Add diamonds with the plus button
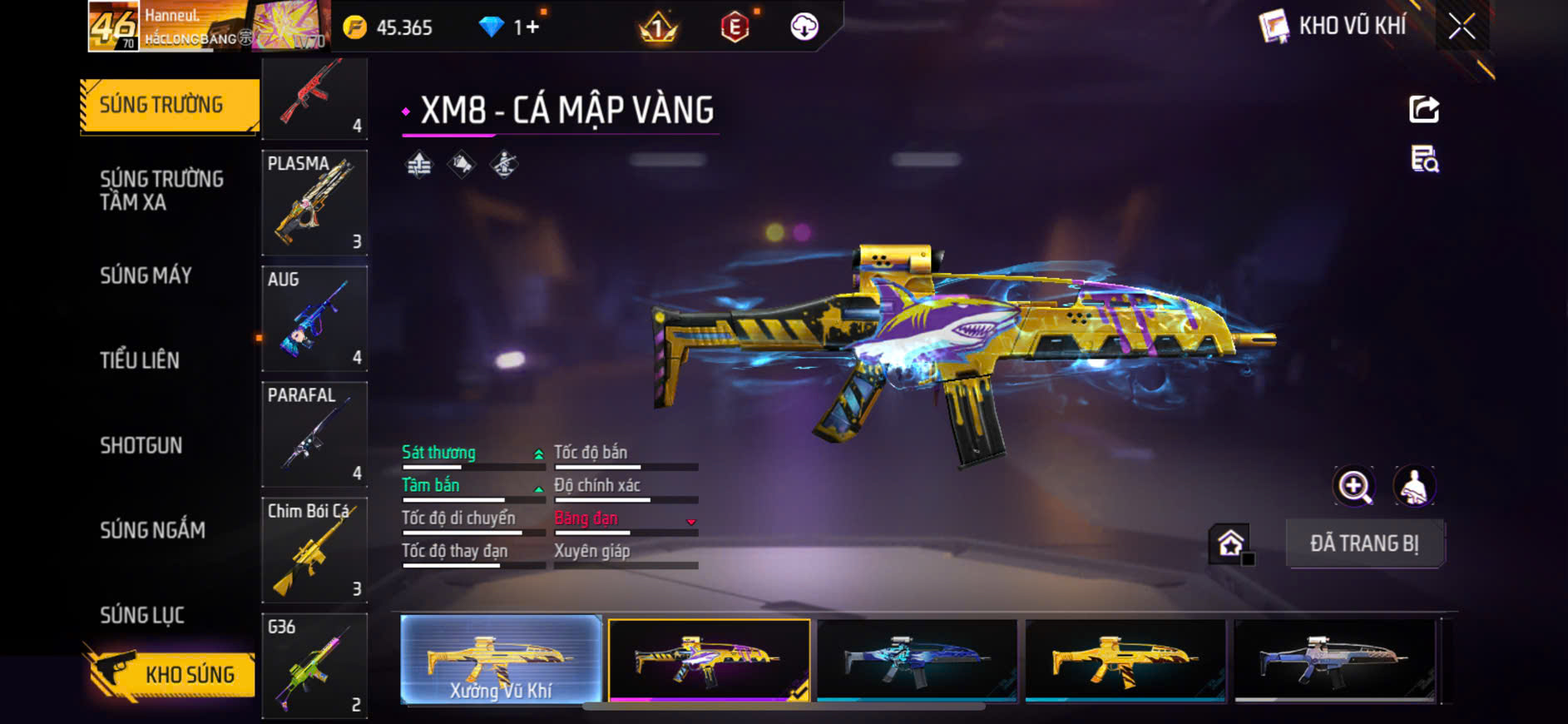Viewport: 1568px width, 724px height. (532, 27)
